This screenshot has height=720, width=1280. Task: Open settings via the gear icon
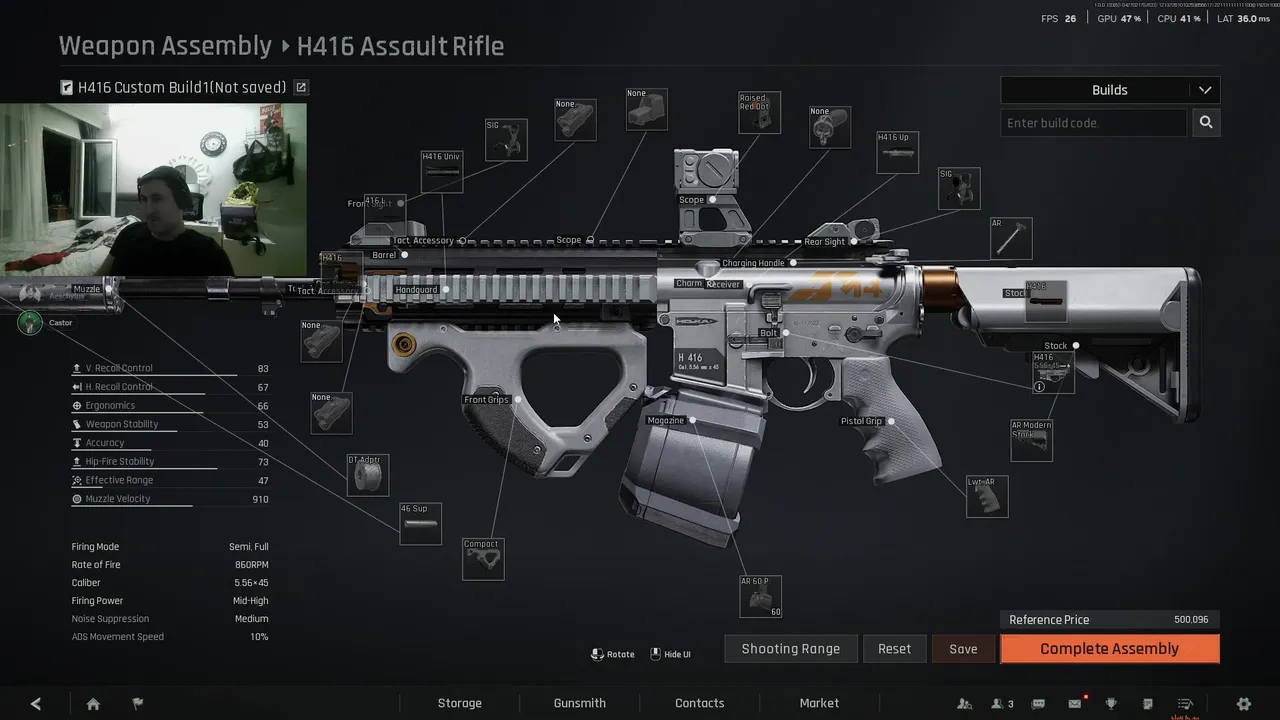tap(1244, 704)
